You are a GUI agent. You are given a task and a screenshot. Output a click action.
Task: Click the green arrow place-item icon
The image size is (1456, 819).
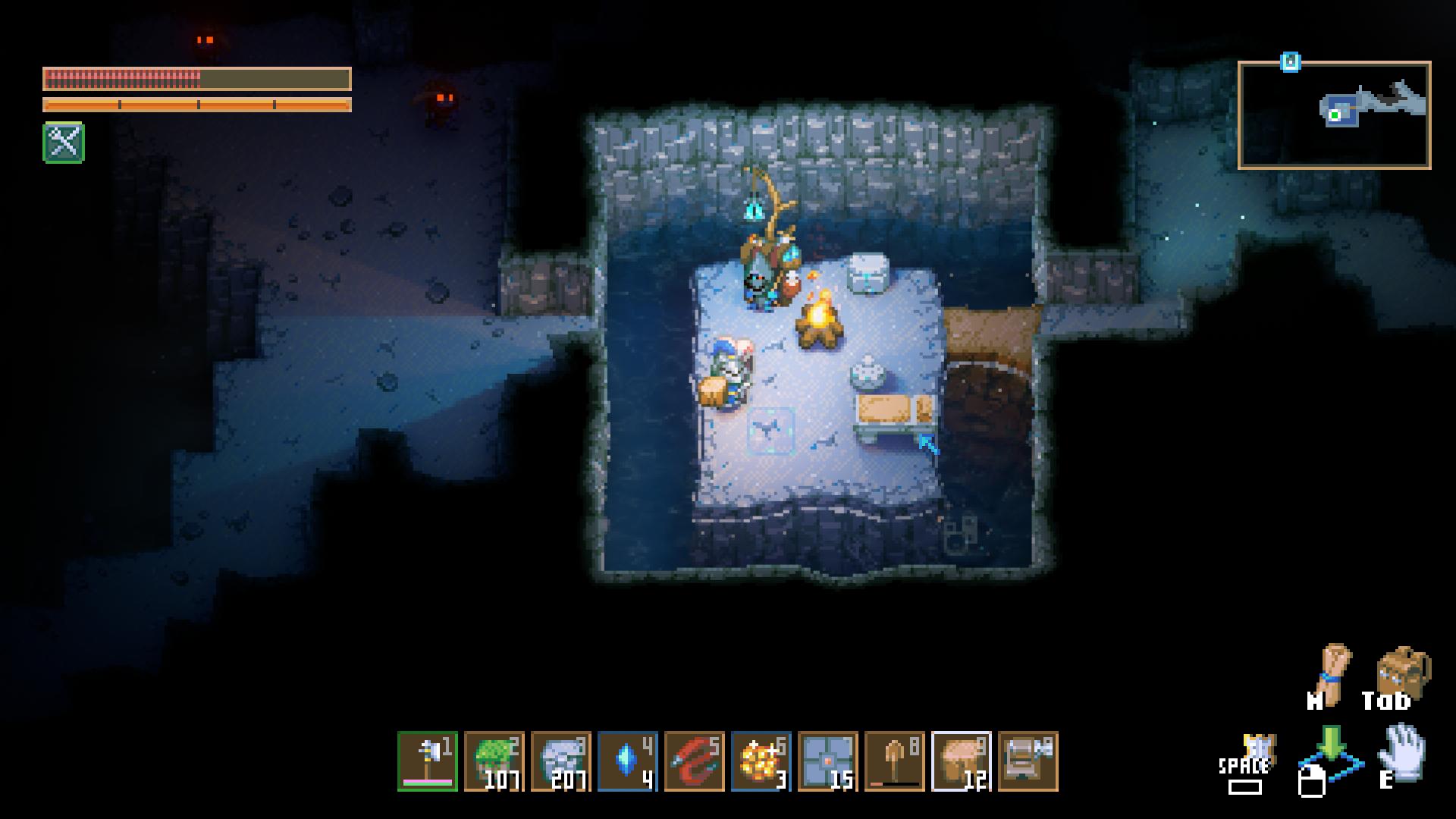coord(1331,745)
